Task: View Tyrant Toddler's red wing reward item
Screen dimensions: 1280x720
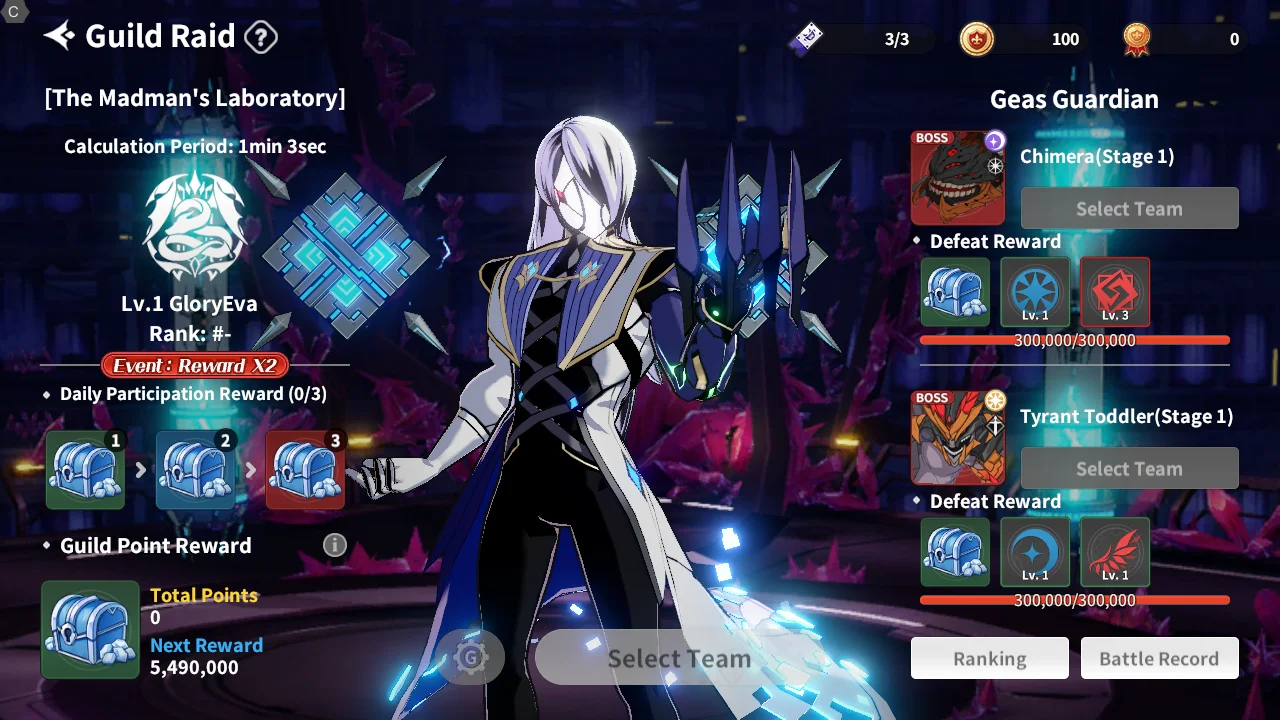Action: pos(1115,552)
